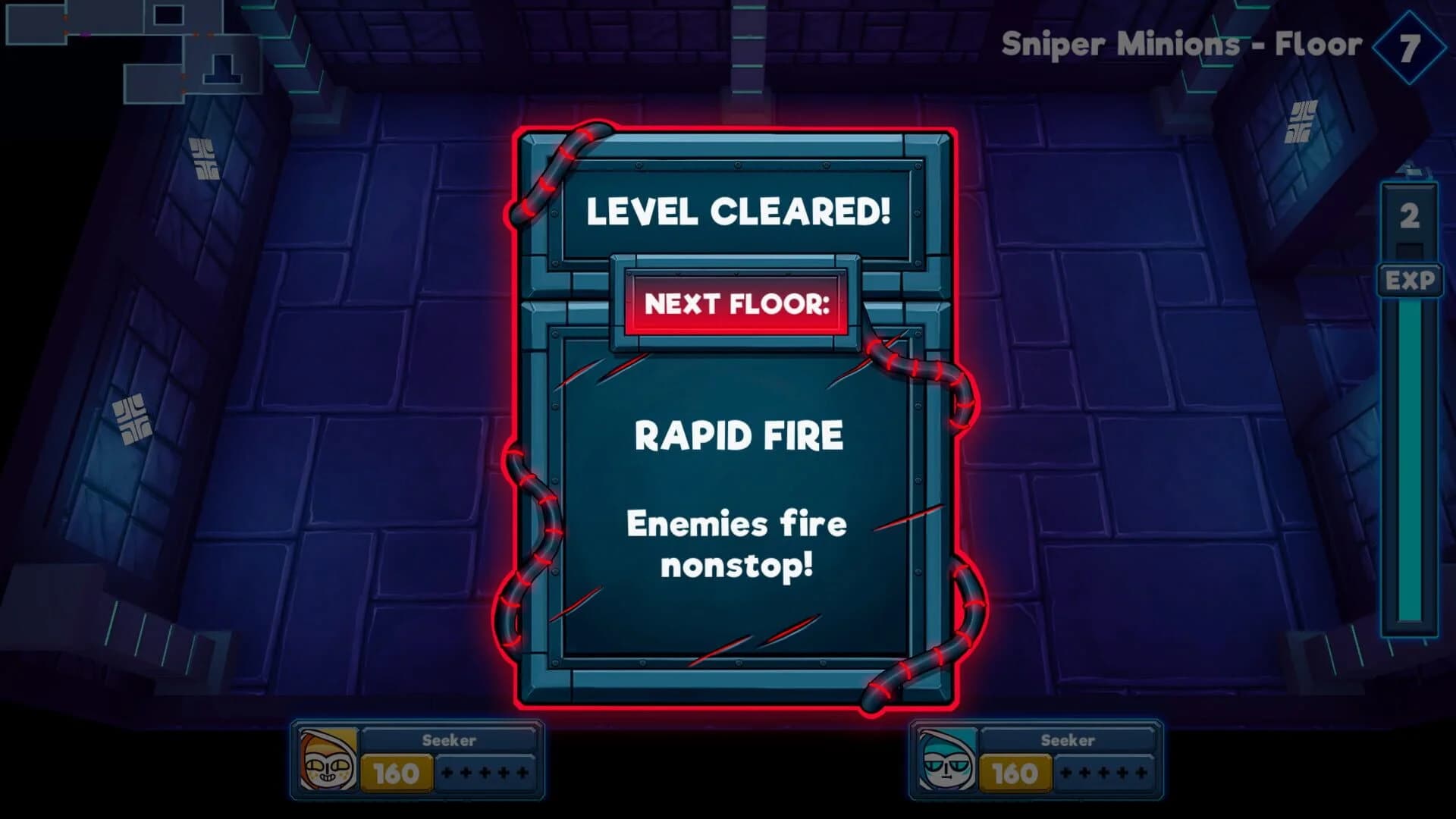Select the teal Seeker's character portrait
The width and height of the screenshot is (1456, 819).
click(x=946, y=761)
